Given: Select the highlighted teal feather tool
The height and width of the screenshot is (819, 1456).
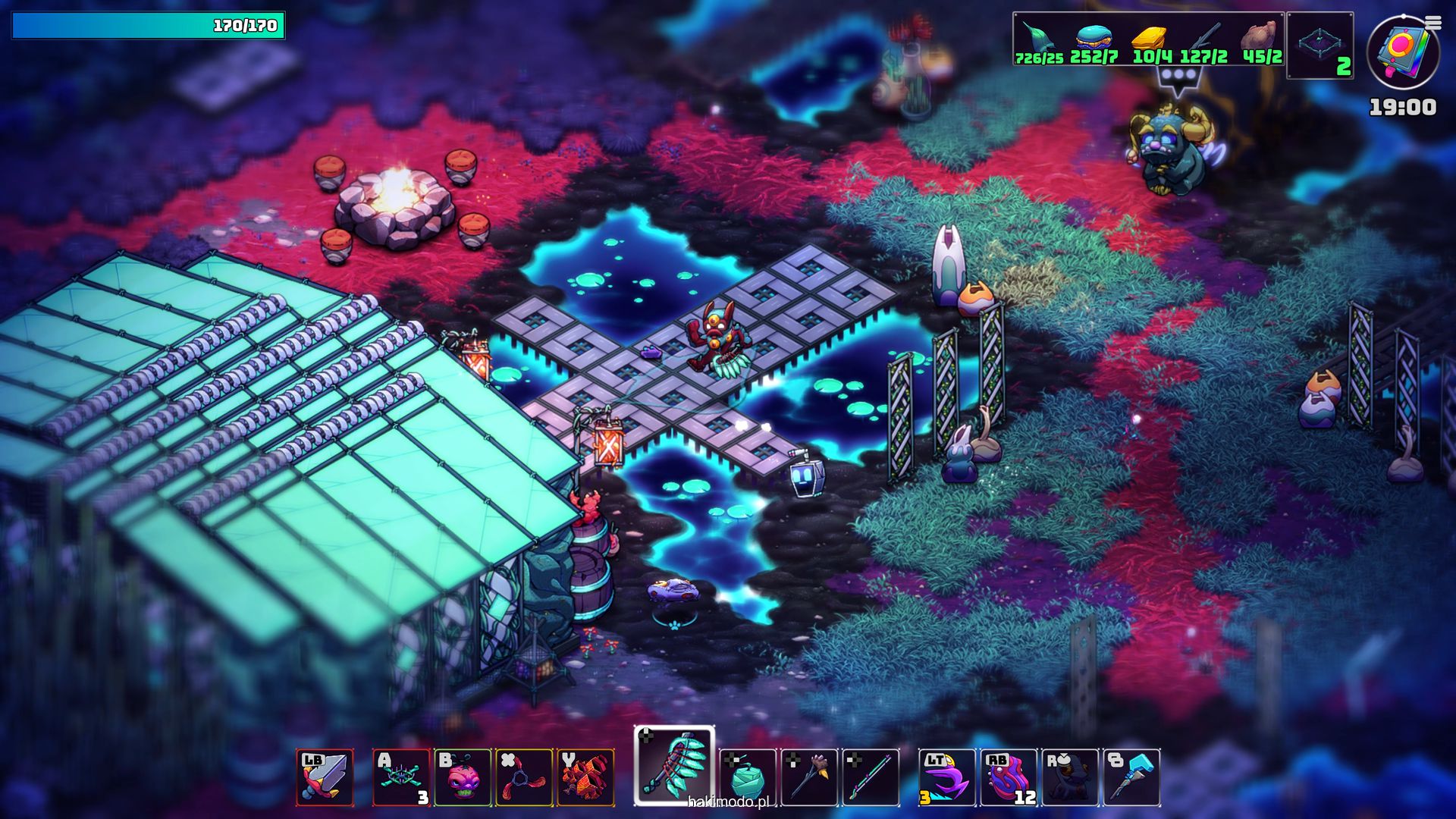Looking at the screenshot, I should pos(674,766).
